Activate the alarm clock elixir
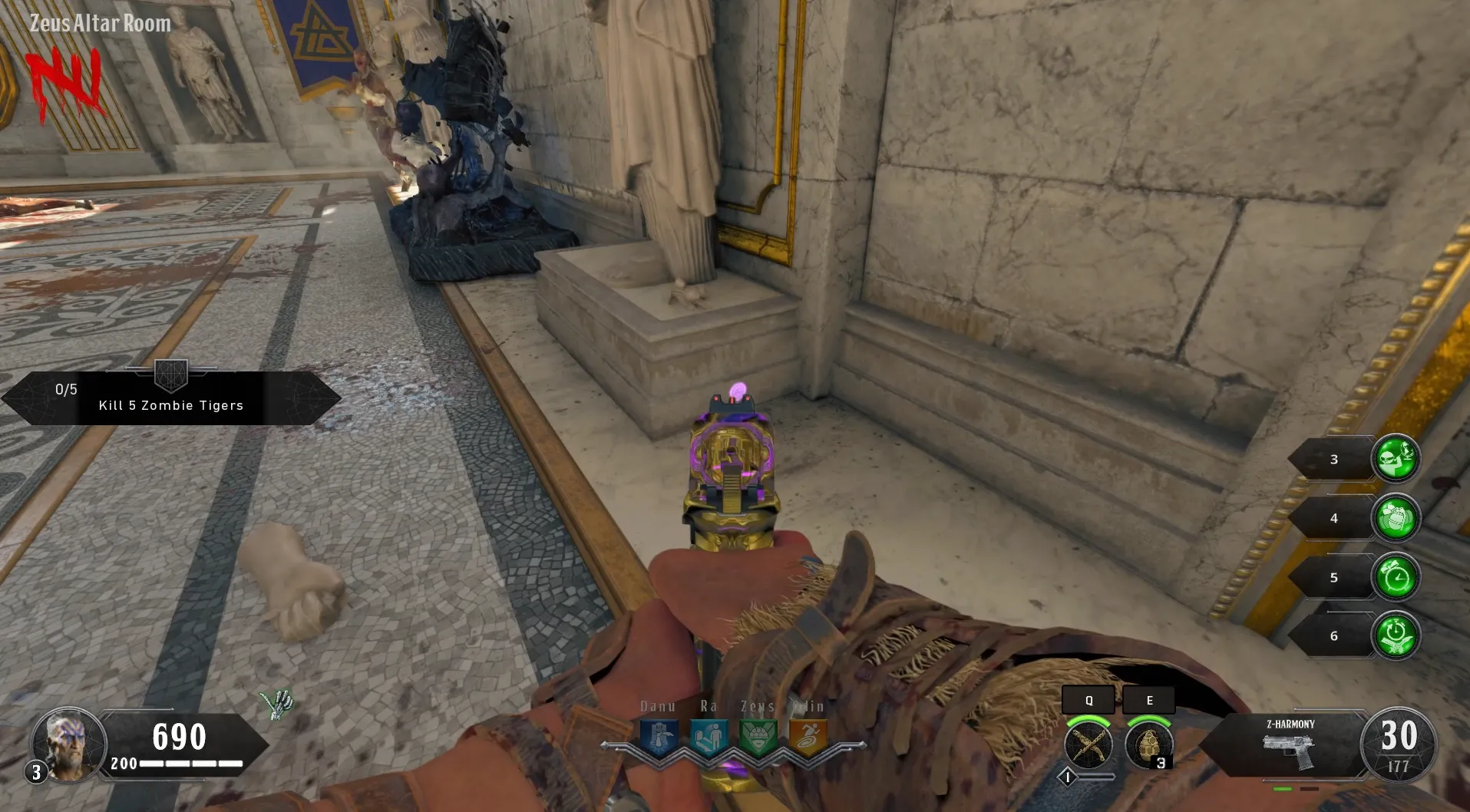The height and width of the screenshot is (812, 1470). [1396, 577]
